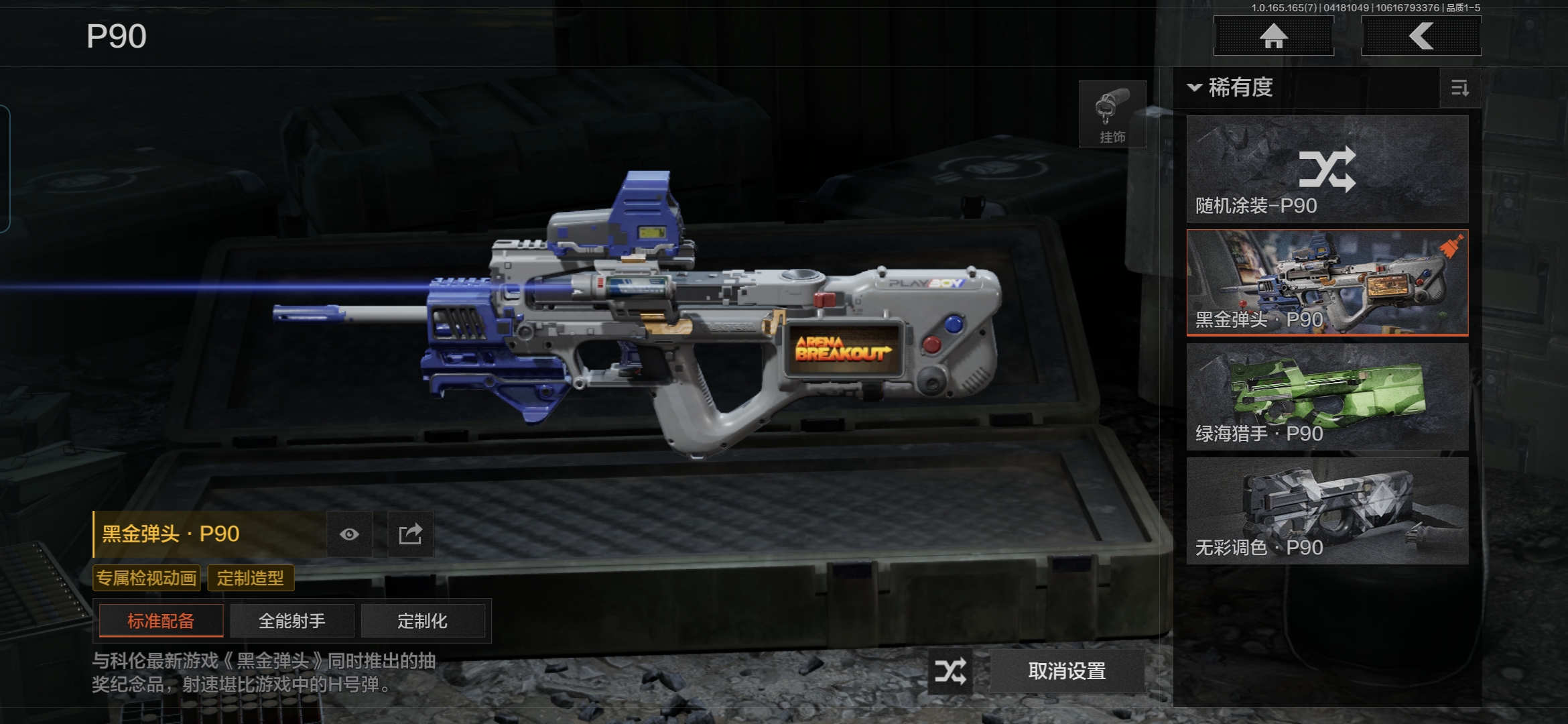1568x724 pixels.
Task: Switch to the 标准配备 tab
Action: (161, 621)
